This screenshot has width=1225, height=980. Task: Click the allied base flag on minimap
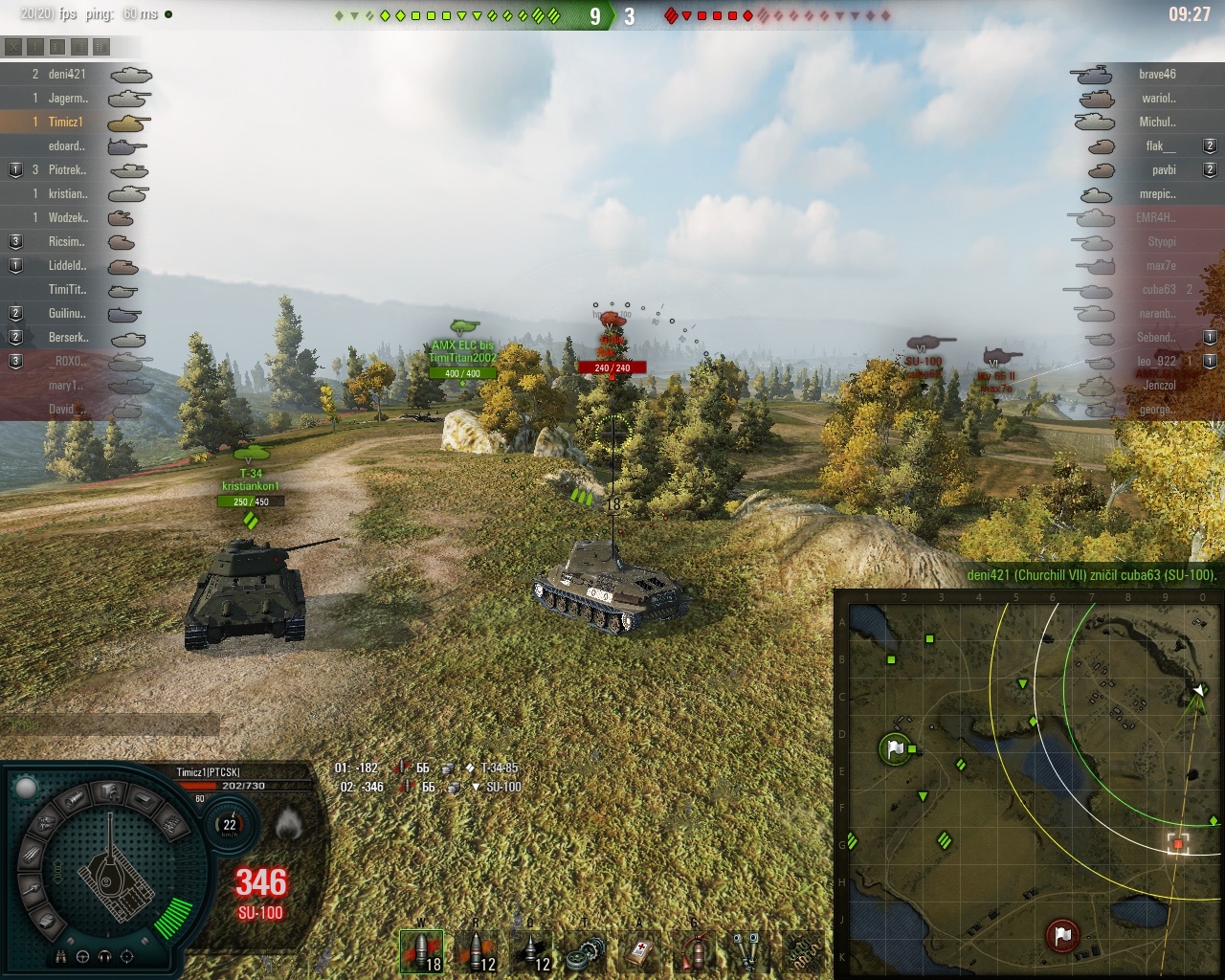(x=895, y=747)
